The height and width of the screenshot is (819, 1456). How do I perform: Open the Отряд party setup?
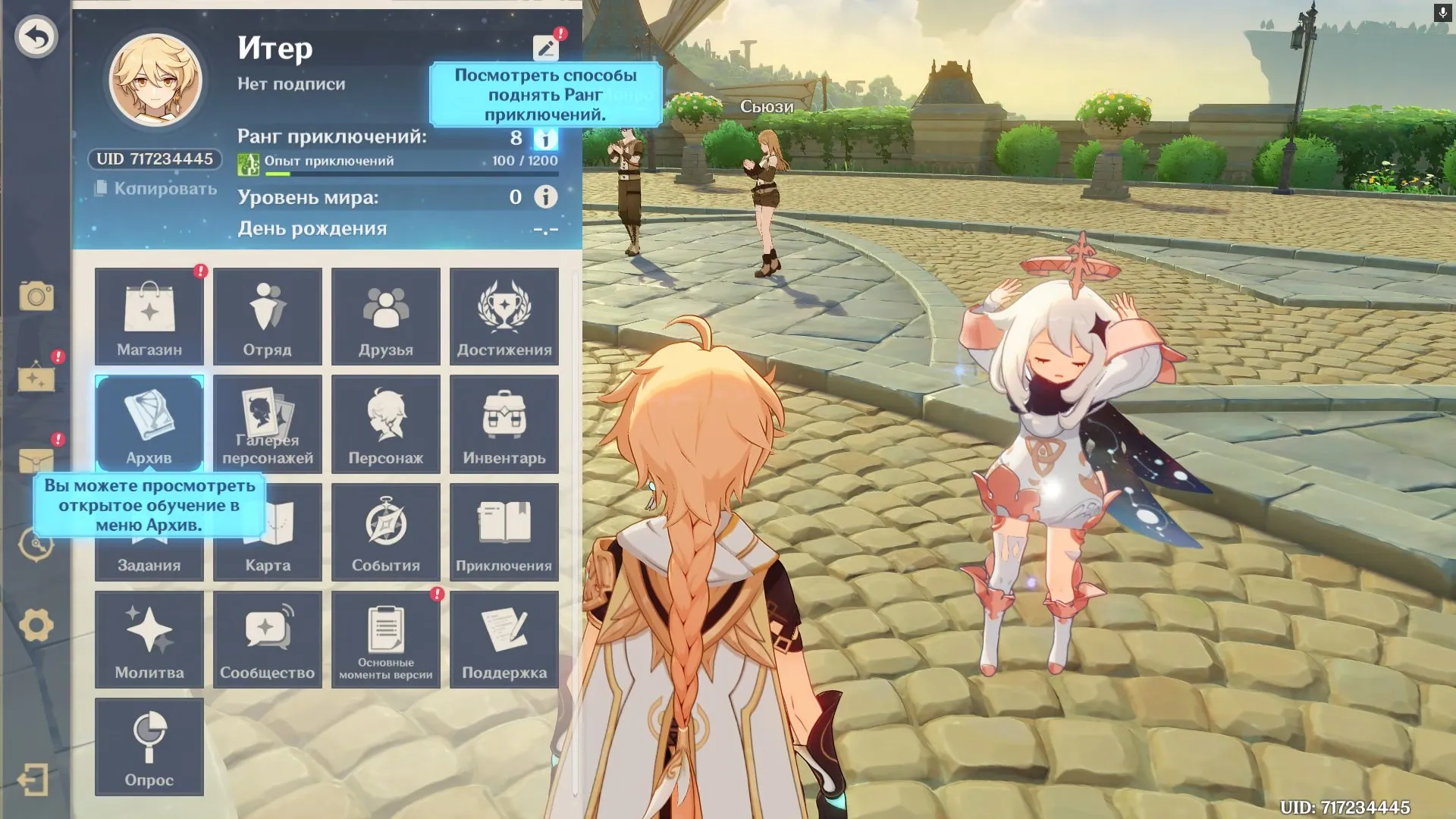click(268, 316)
